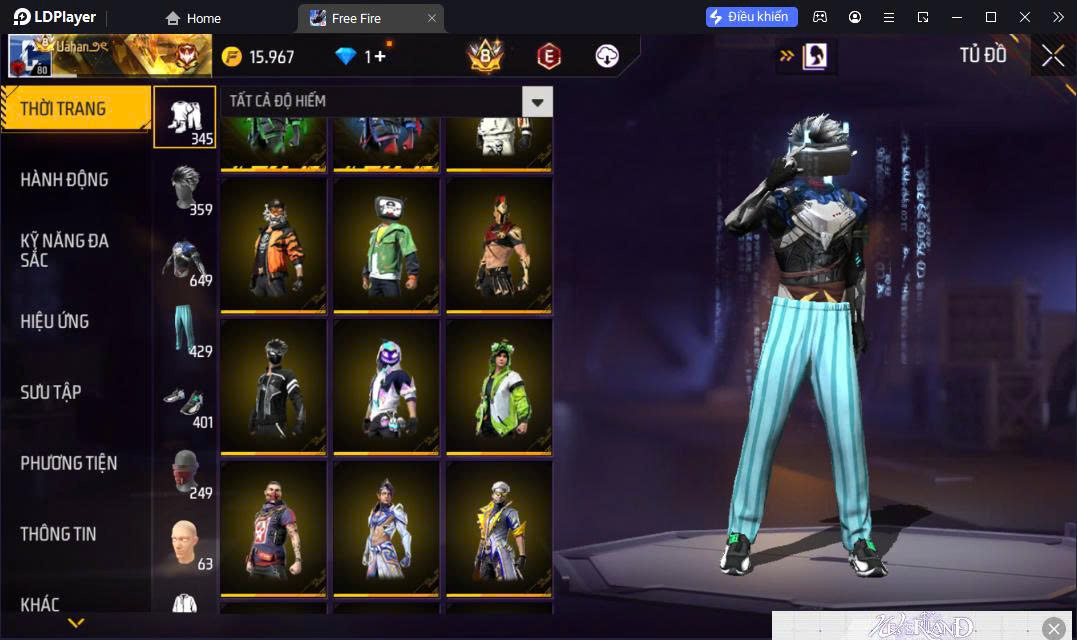Open the shoes subcategory with 401 items
This screenshot has width=1077, height=640.
click(185, 402)
